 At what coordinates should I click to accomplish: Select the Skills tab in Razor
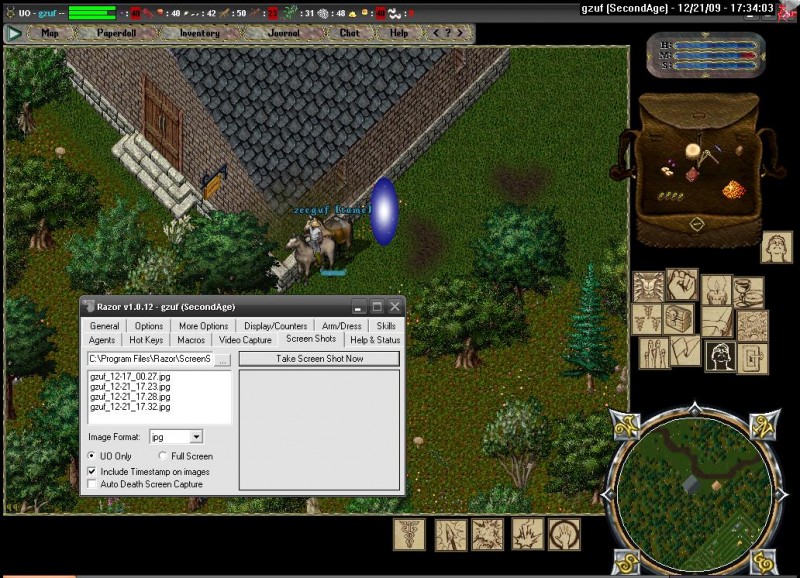[x=386, y=326]
